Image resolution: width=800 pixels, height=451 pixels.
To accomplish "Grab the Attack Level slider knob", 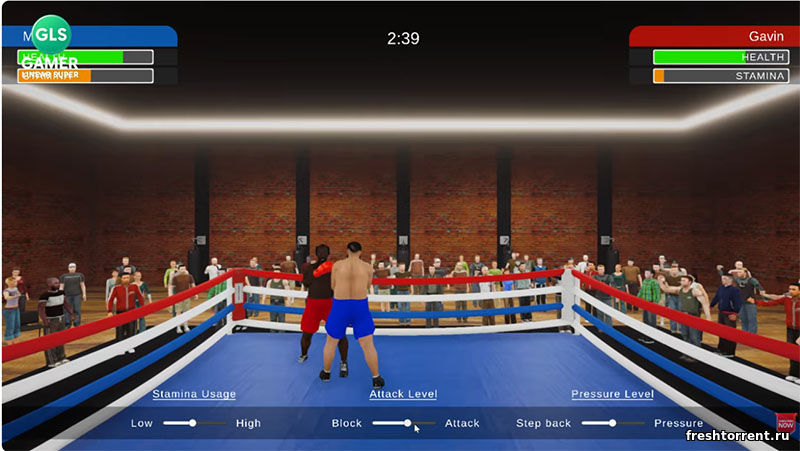I will pos(408,423).
